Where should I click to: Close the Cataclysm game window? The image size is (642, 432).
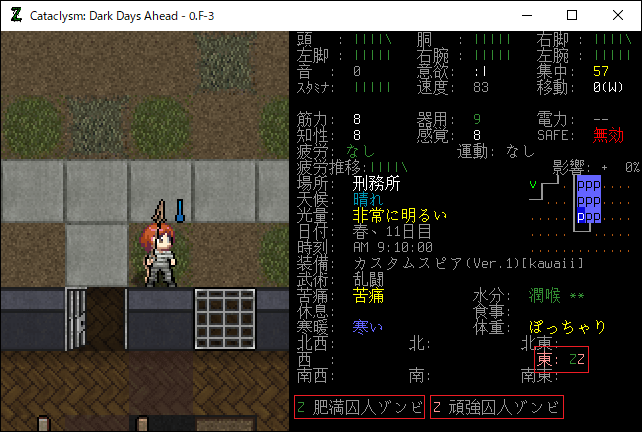618,15
